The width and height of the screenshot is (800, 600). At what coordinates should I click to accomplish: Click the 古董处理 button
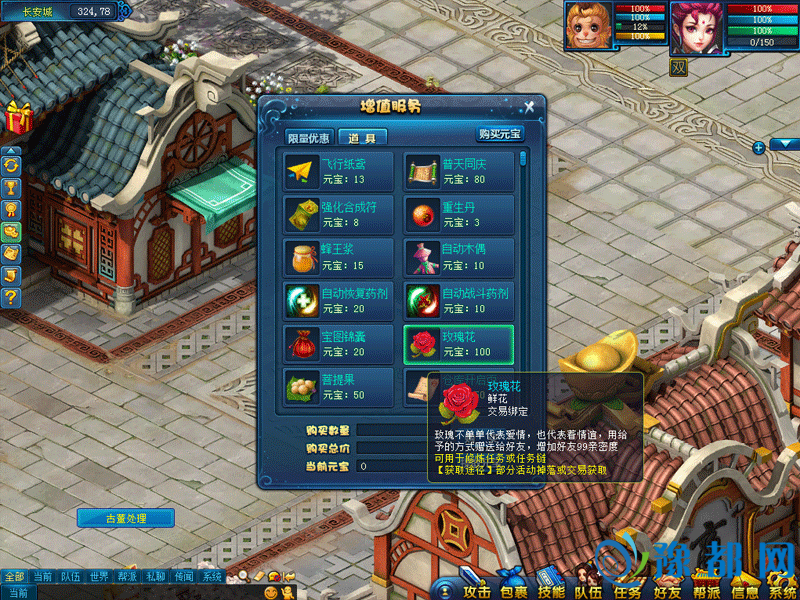(126, 518)
